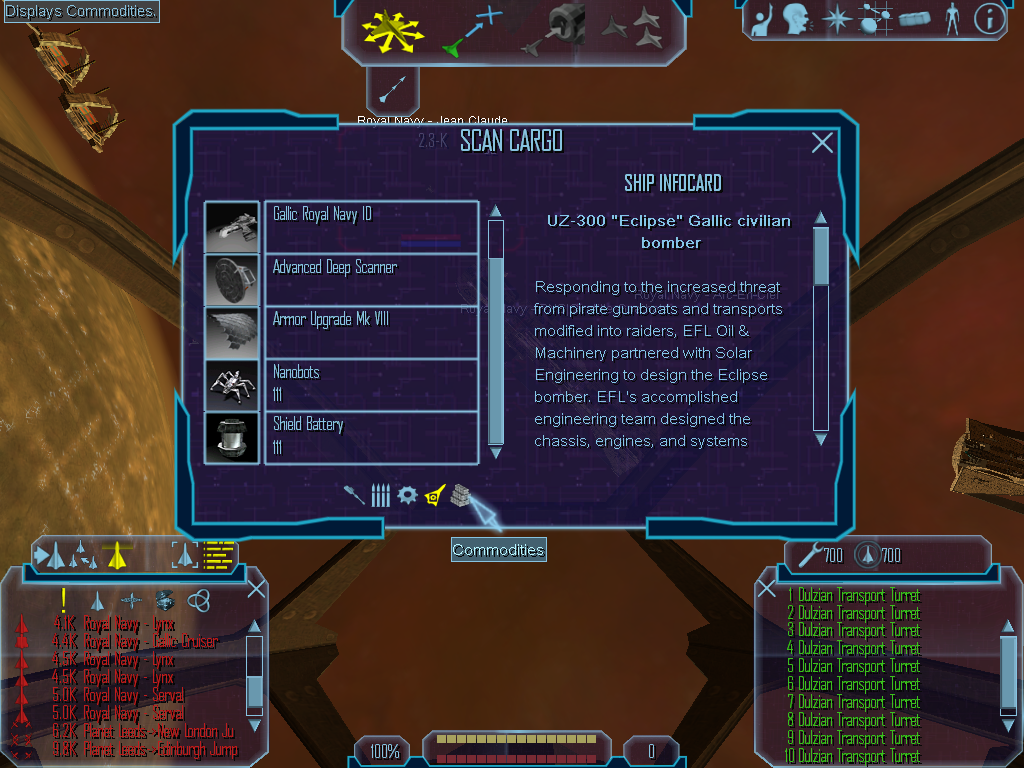Image resolution: width=1024 pixels, height=768 pixels.
Task: Open the talking head chat icon
Action: click(x=796, y=18)
